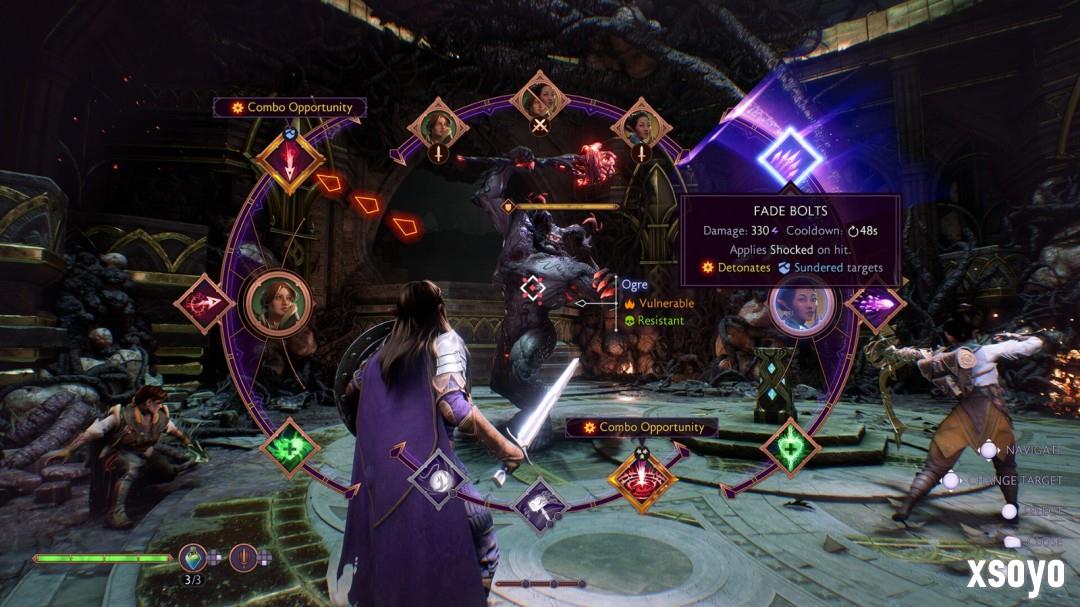Viewport: 1080px width, 607px height.
Task: Use the purple projectile ability diamond
Action: [873, 303]
